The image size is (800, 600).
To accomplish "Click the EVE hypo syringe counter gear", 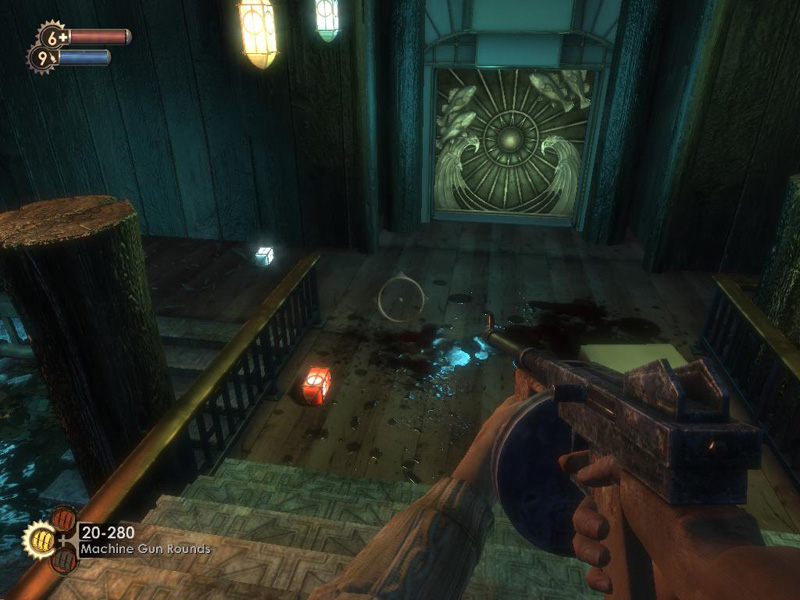I will pos(42,58).
